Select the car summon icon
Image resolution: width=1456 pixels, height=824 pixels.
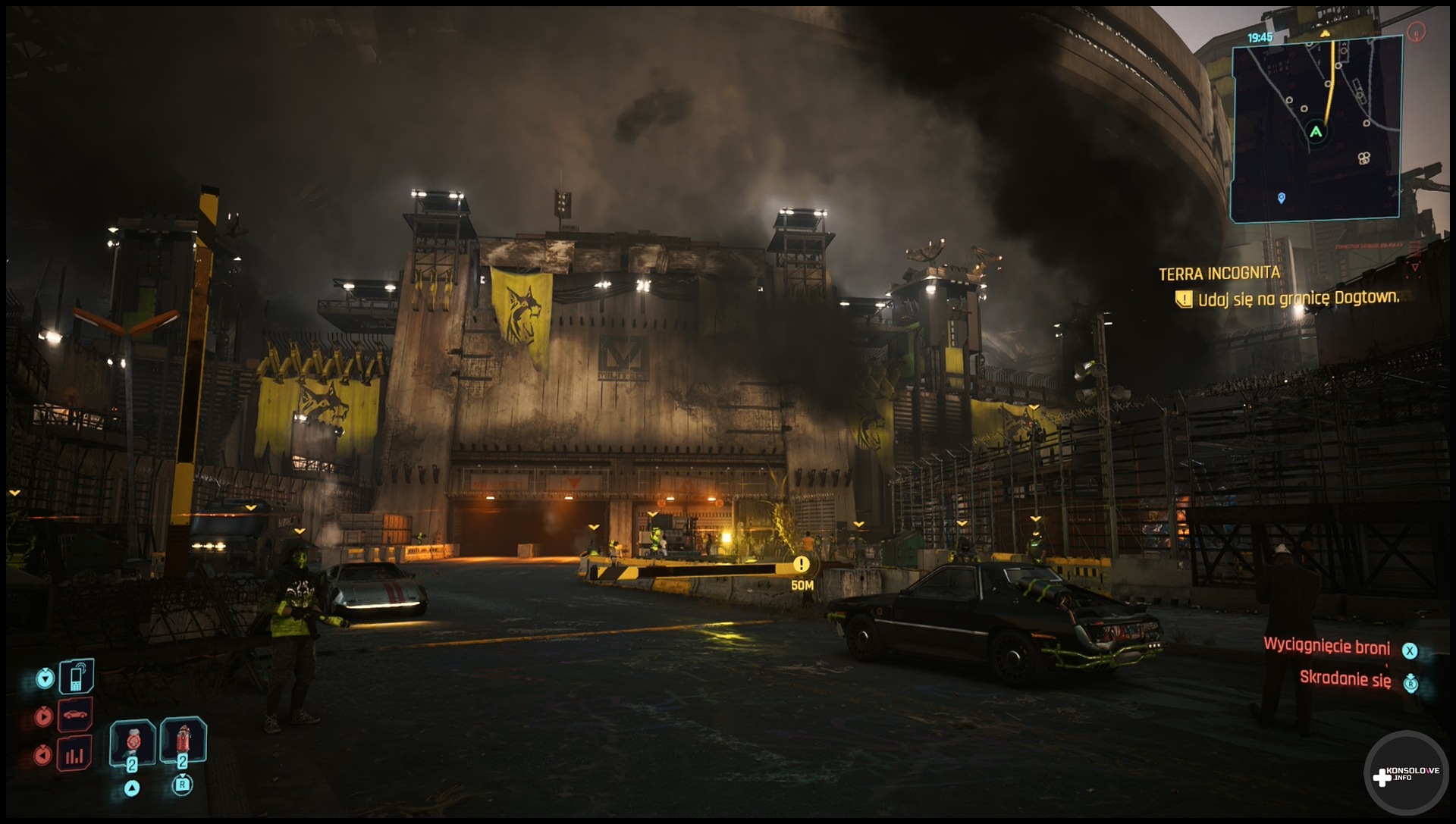[x=75, y=715]
